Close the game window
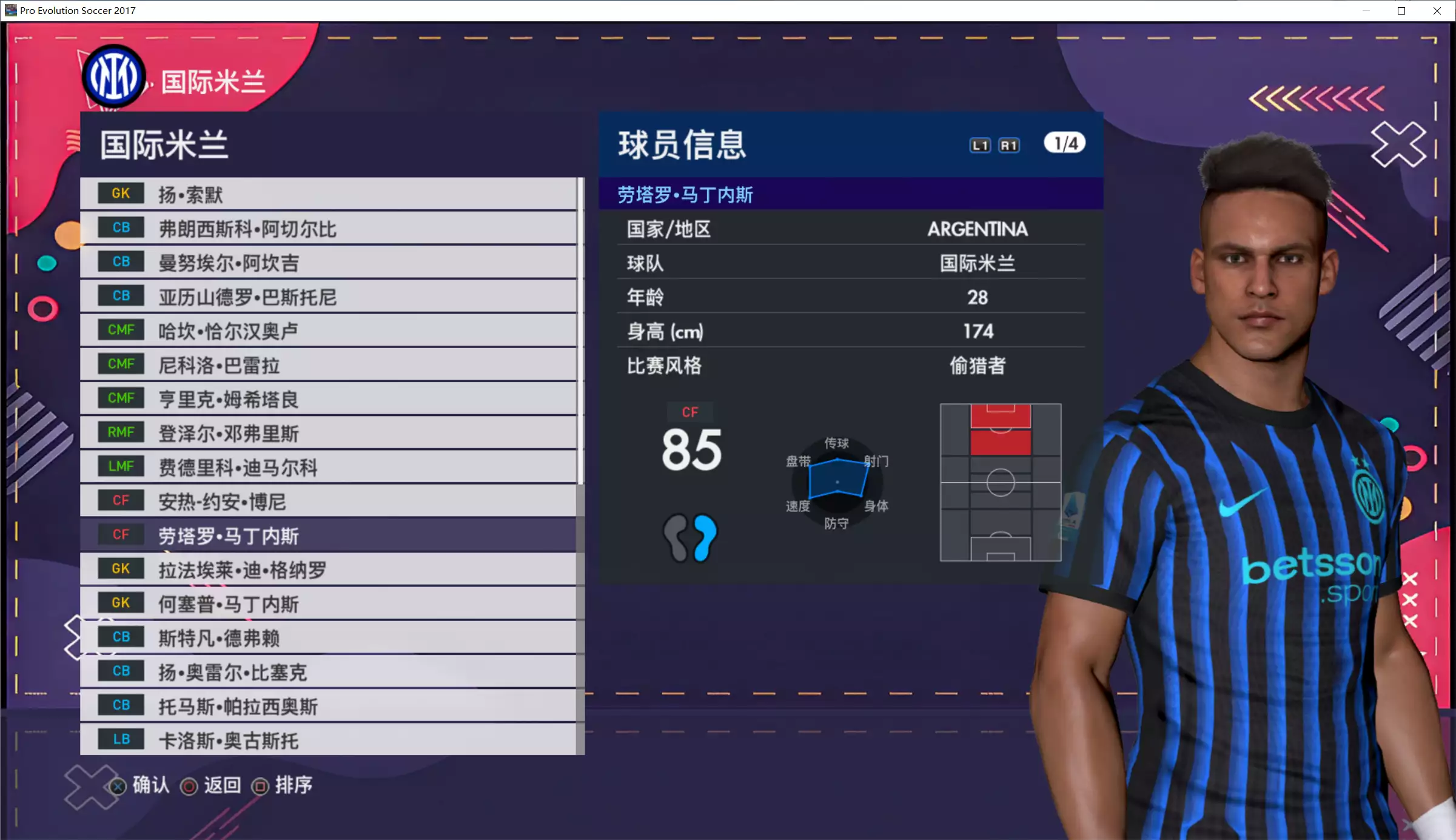The height and width of the screenshot is (840, 1456). click(1437, 11)
